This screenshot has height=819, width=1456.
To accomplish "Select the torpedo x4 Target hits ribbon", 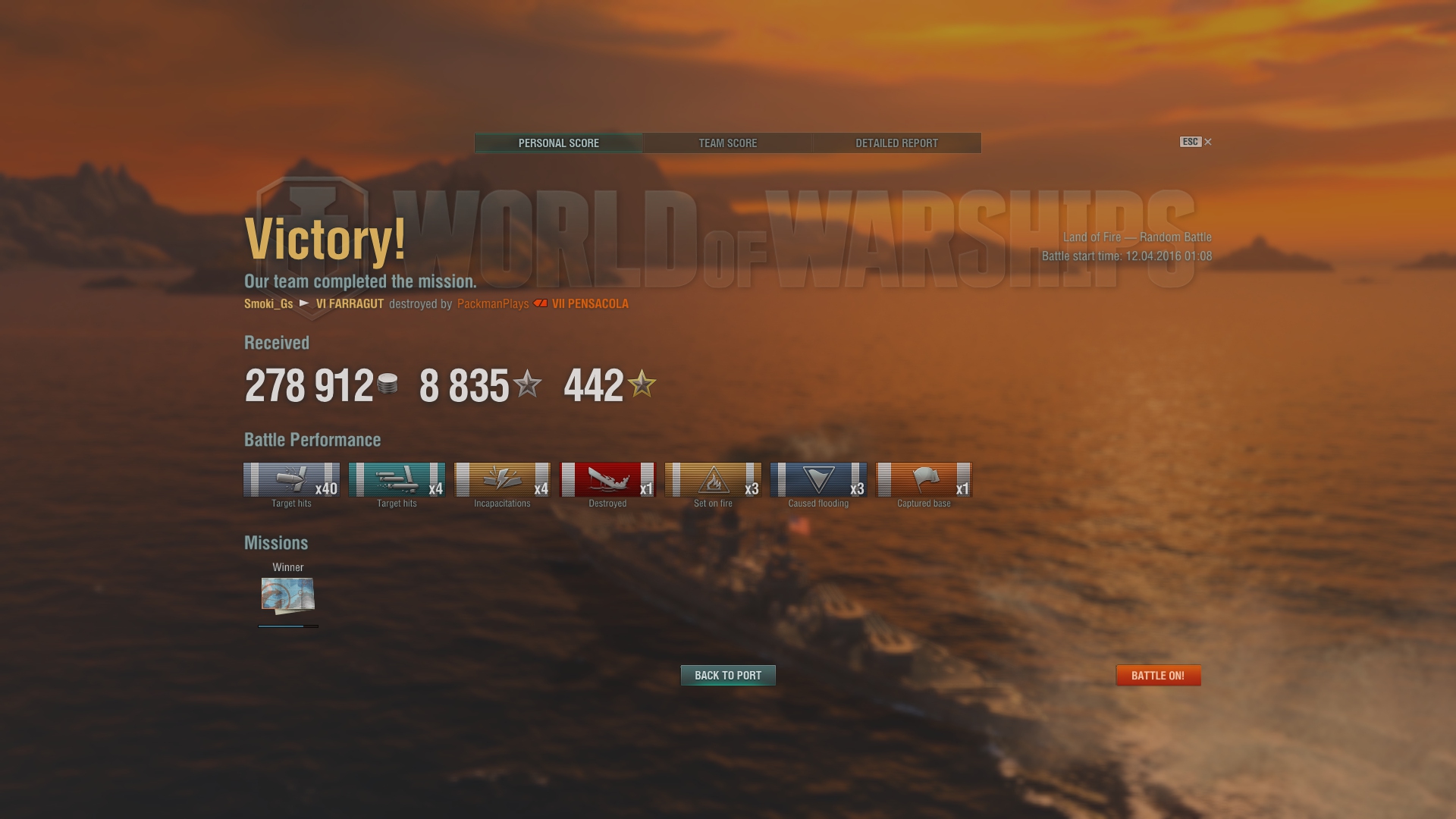I will 397,480.
